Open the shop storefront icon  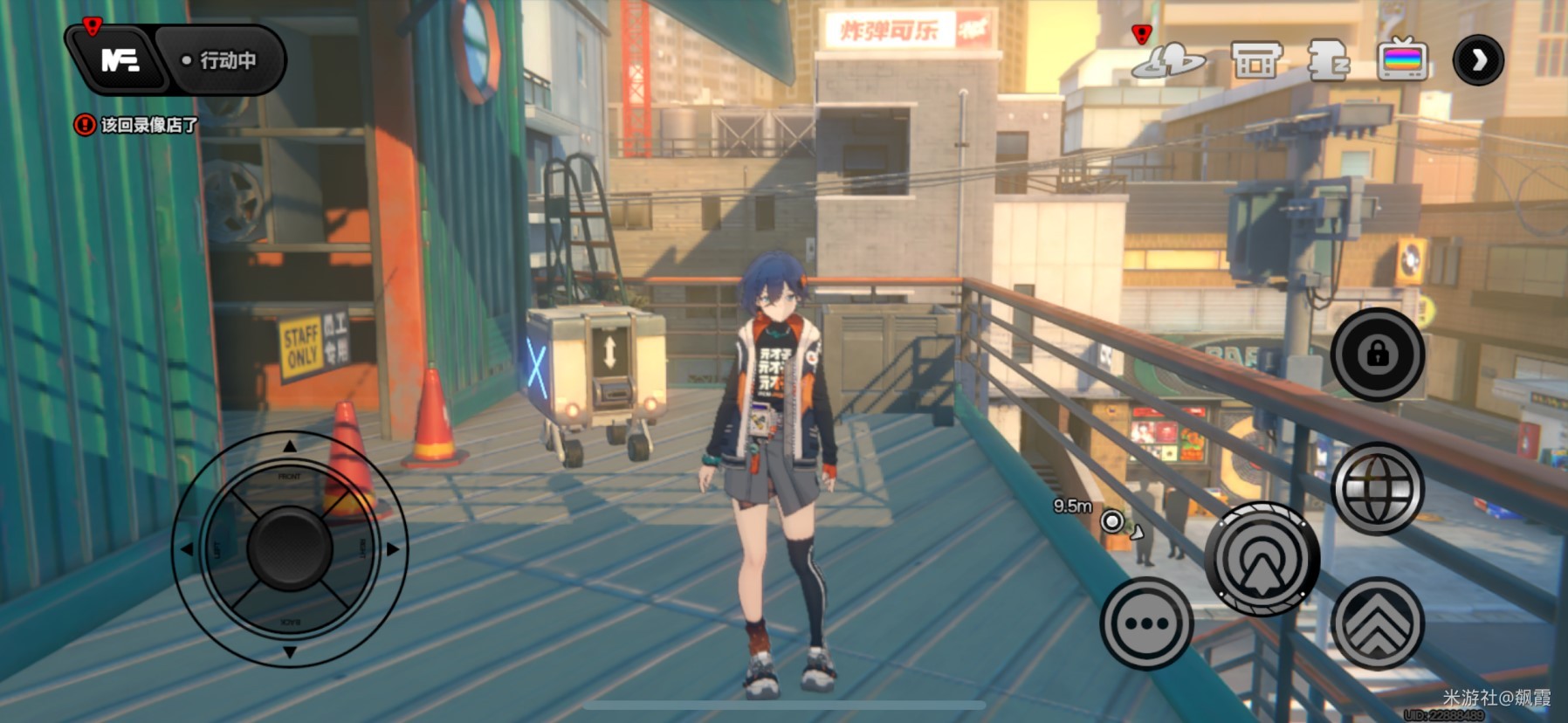(1255, 61)
